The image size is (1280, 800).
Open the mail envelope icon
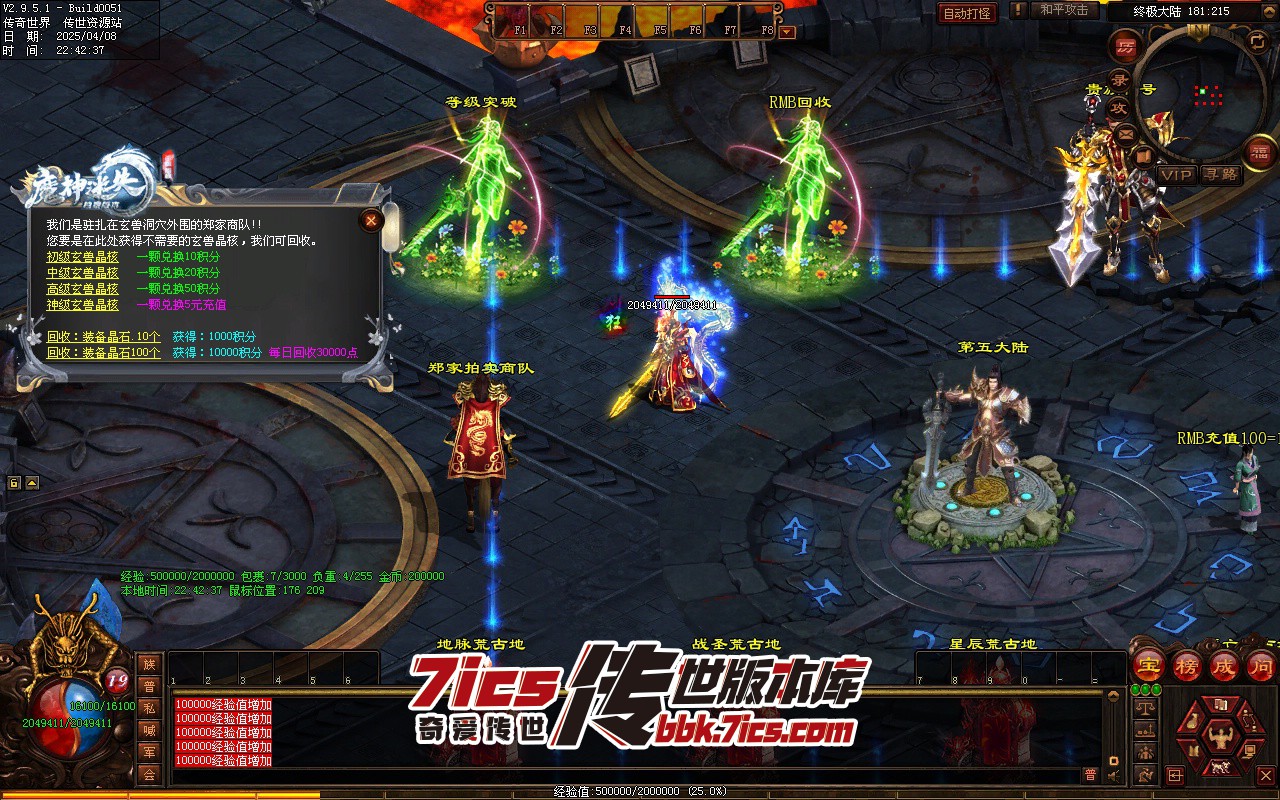pos(1127,133)
